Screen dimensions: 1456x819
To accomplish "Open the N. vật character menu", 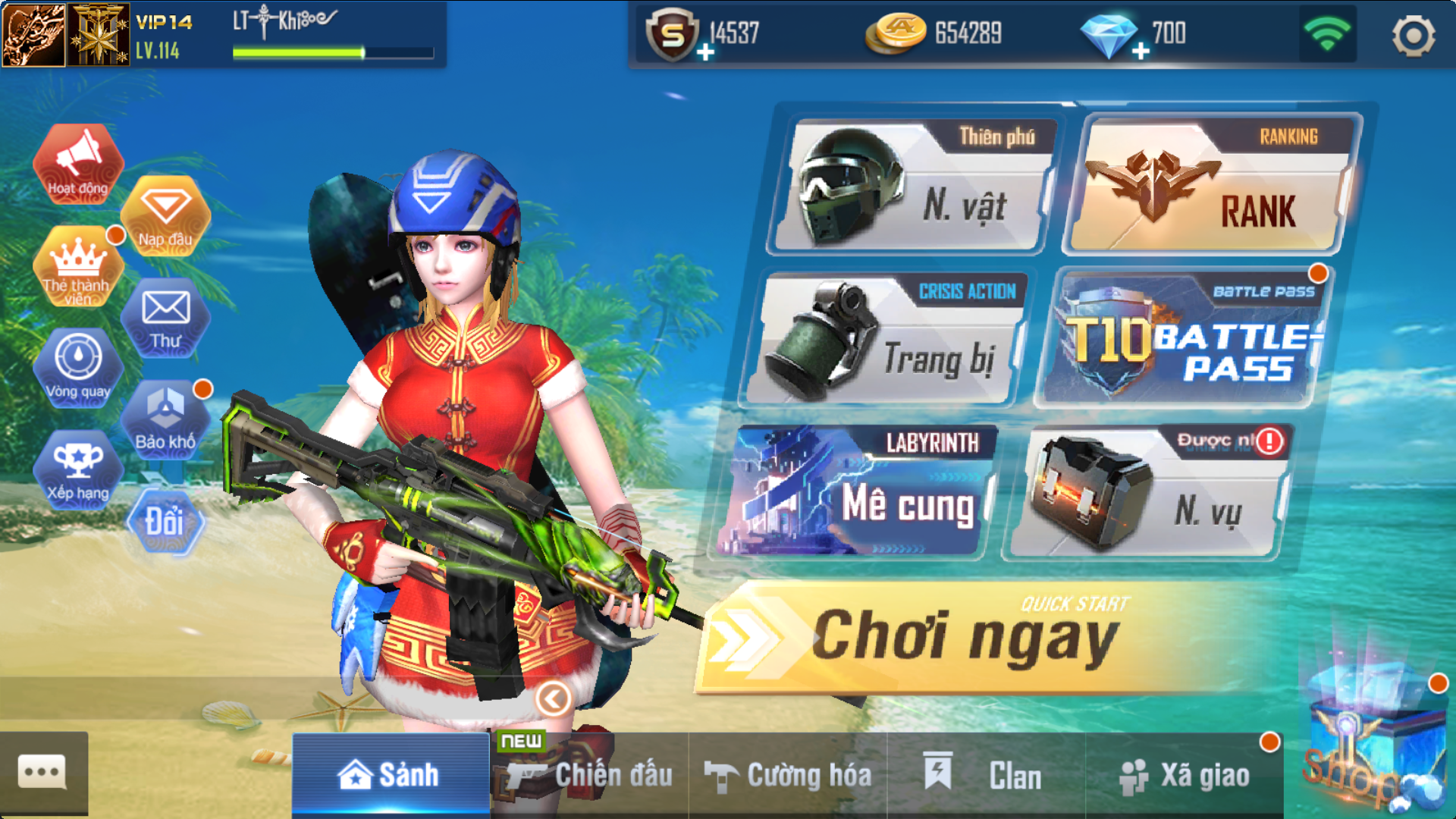I will [914, 187].
